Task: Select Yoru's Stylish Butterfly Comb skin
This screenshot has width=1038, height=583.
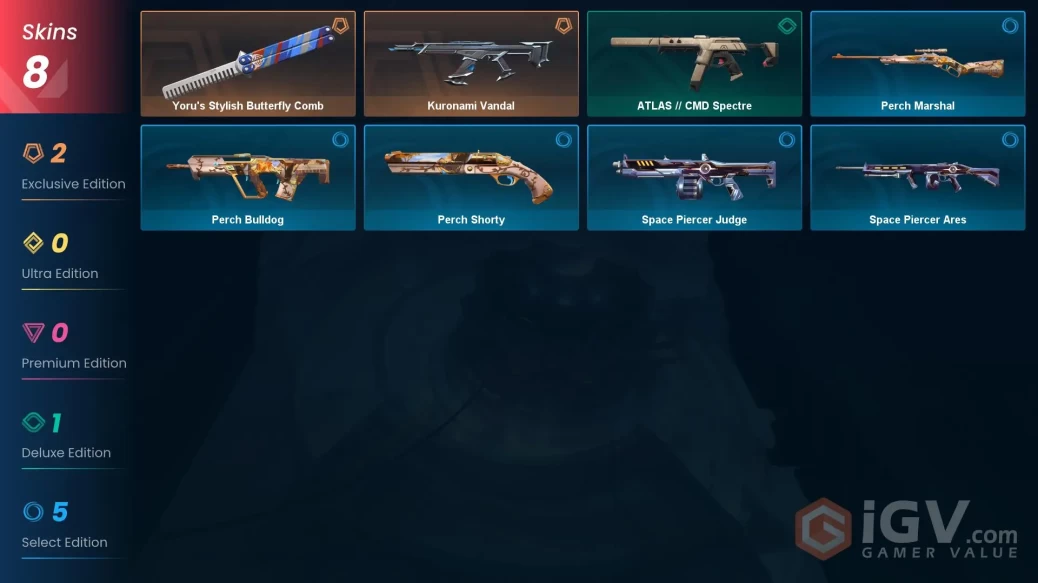Action: click(x=248, y=64)
